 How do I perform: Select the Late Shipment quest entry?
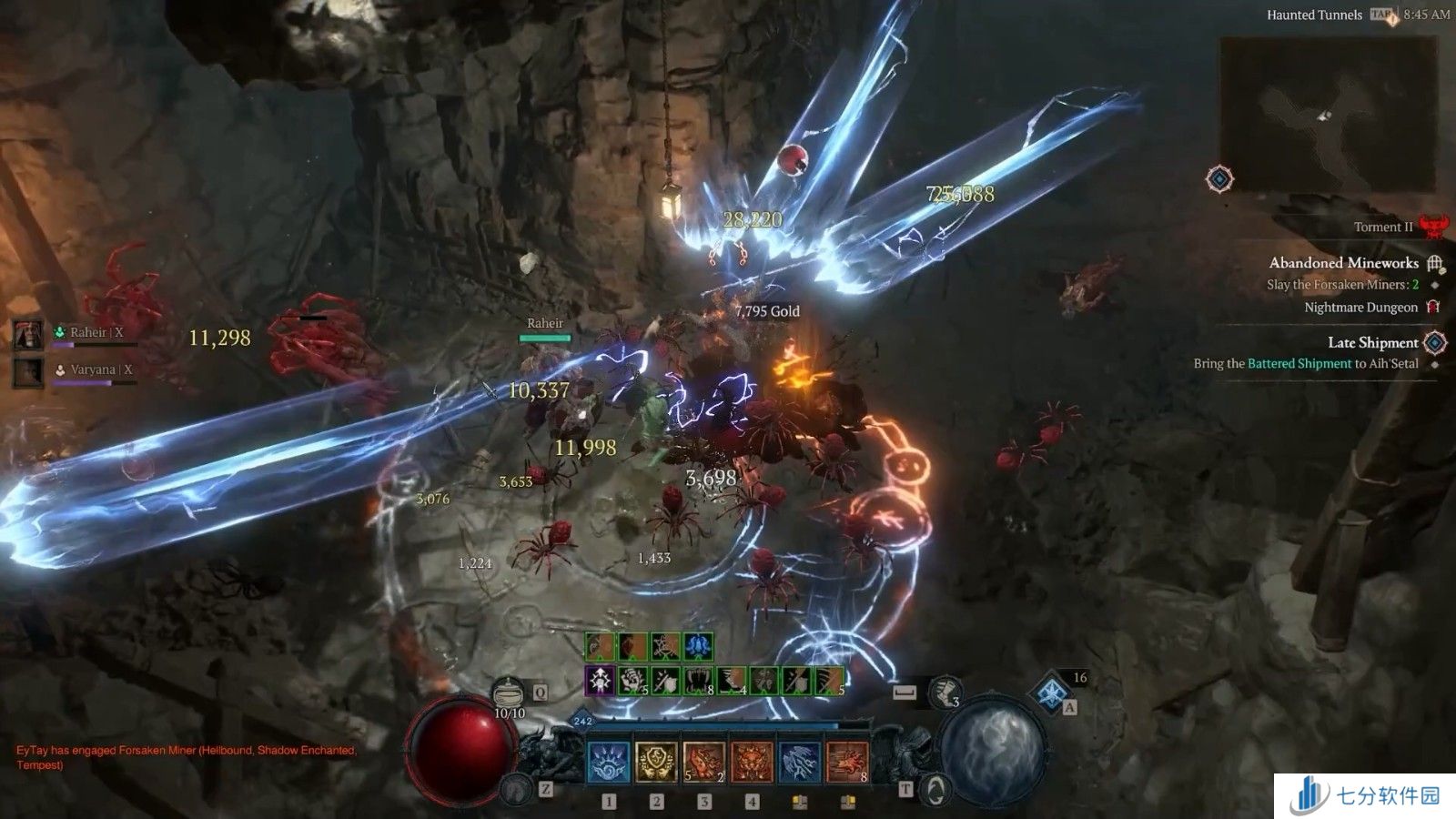[1372, 342]
